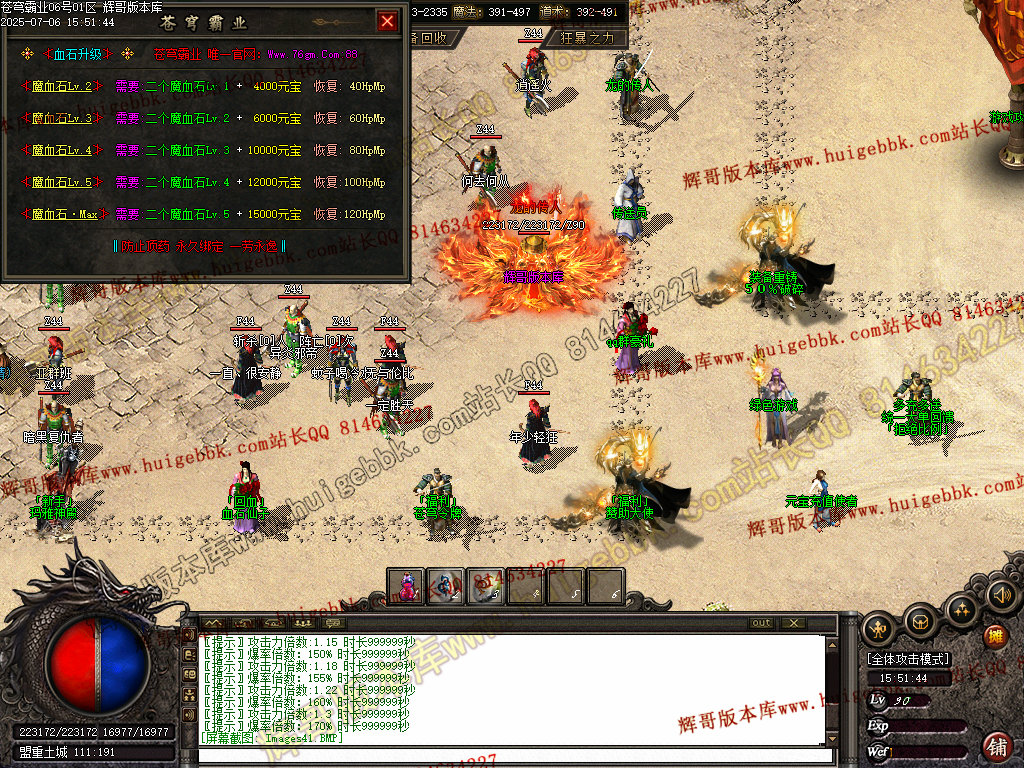Switch the 全体攻击模式 attack mode label
This screenshot has height=768, width=1024.
[908, 660]
